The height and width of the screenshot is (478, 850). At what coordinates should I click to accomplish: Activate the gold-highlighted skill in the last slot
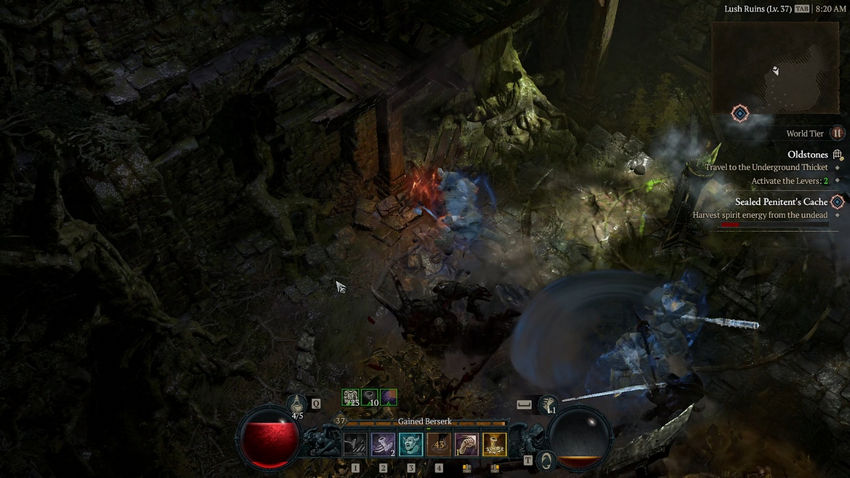click(x=495, y=444)
